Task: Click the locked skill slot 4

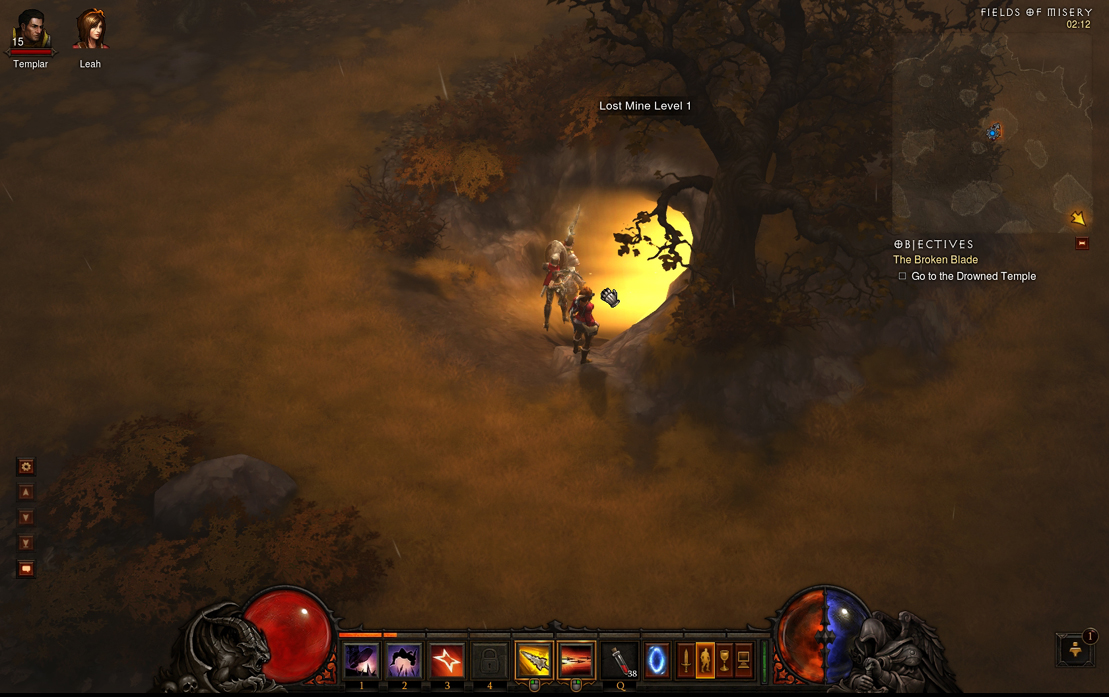Action: click(489, 661)
